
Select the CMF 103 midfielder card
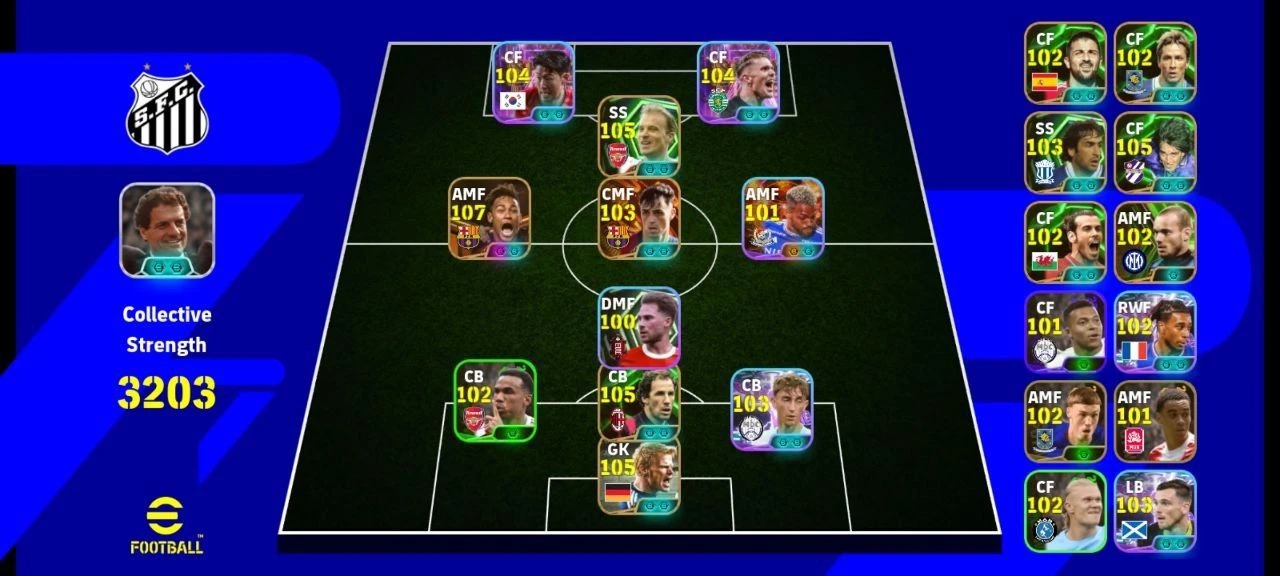click(x=639, y=219)
